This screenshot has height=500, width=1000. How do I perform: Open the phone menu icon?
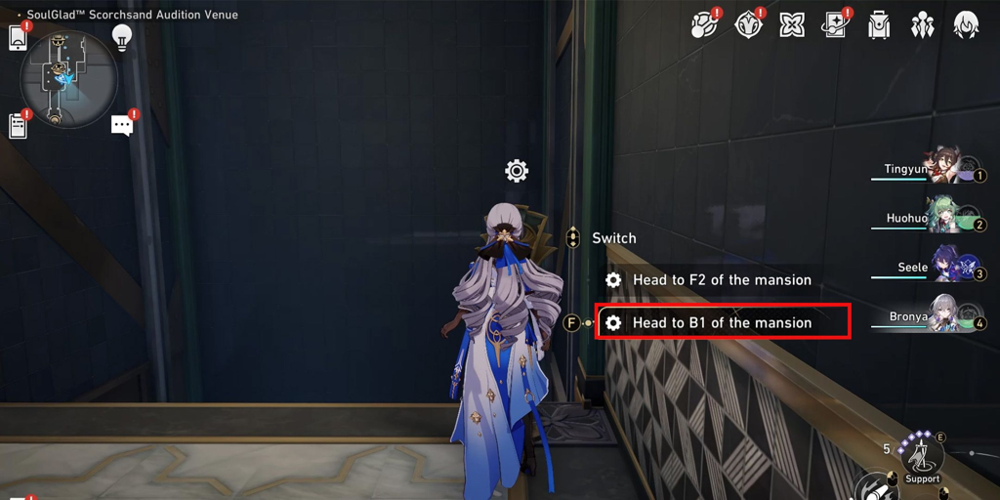pyautogui.click(x=17, y=37)
